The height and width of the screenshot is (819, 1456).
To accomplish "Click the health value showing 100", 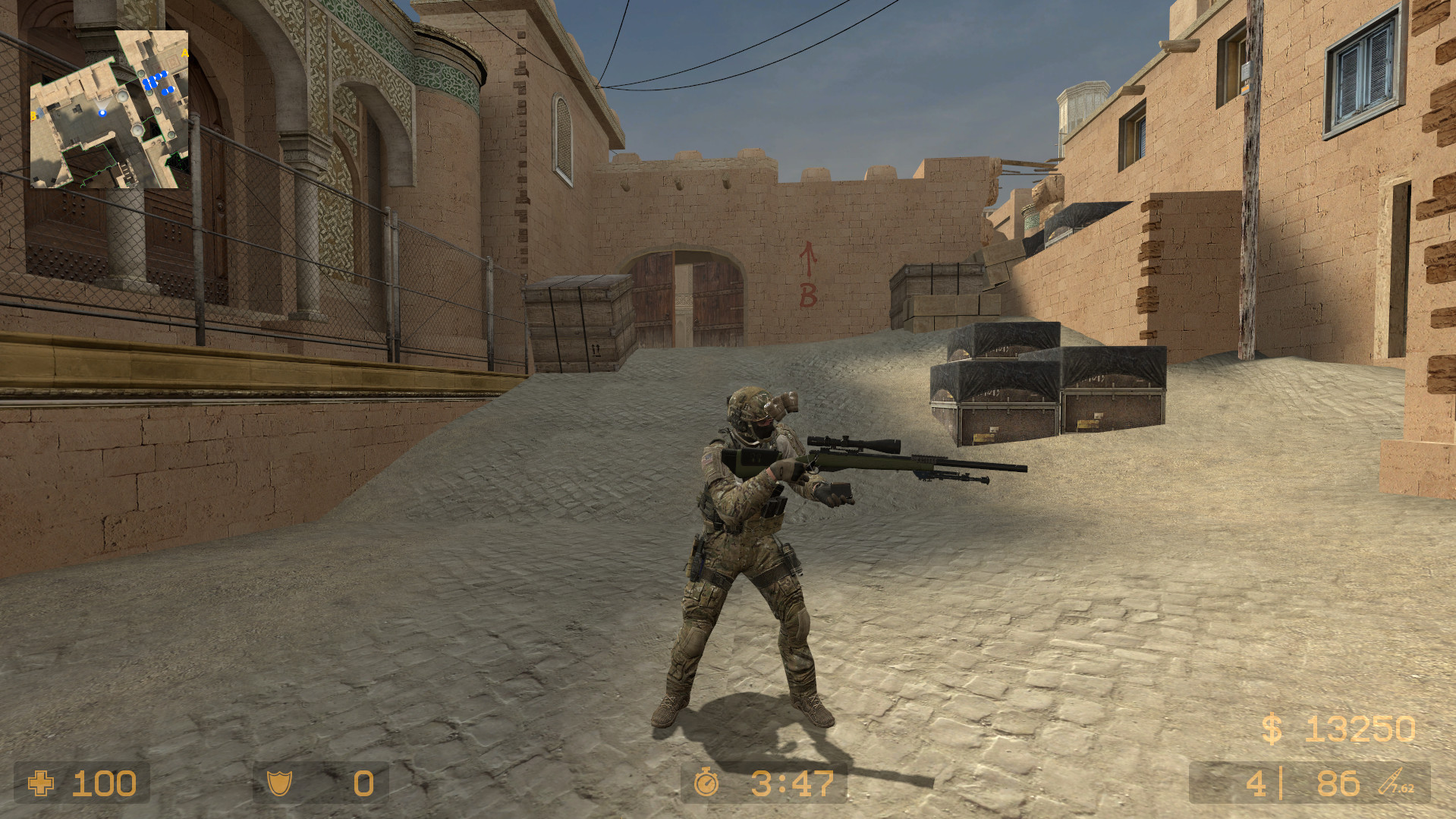I will click(104, 784).
